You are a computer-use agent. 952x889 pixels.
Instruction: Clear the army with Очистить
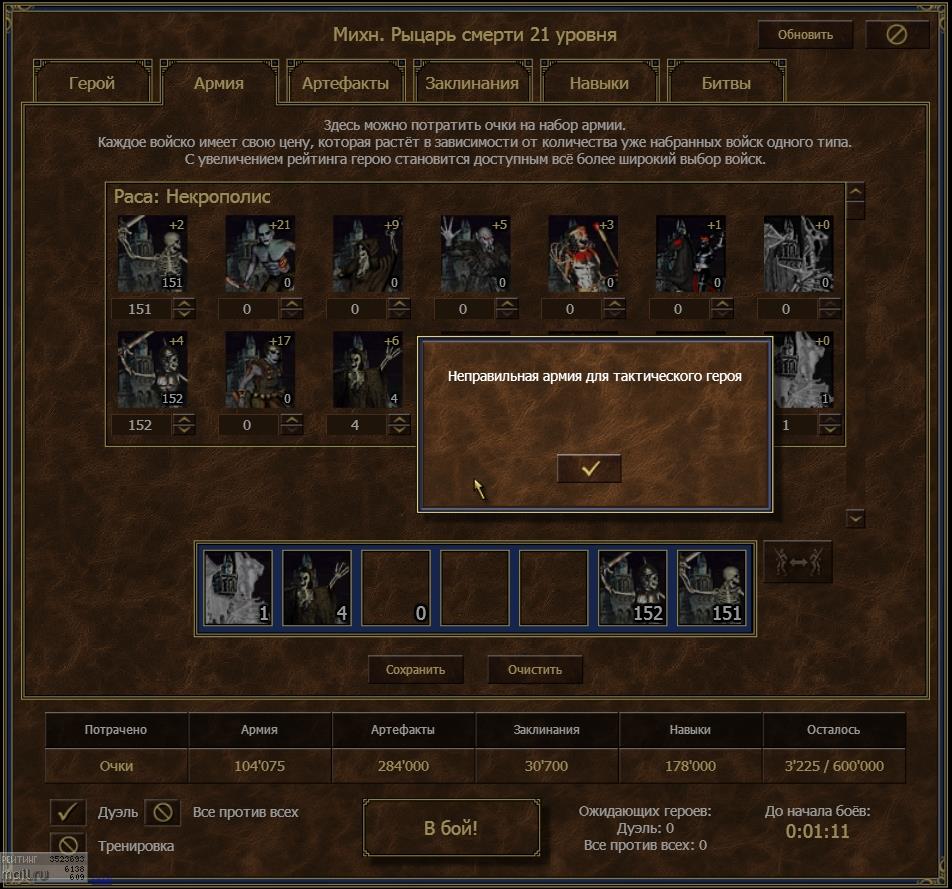coord(535,670)
